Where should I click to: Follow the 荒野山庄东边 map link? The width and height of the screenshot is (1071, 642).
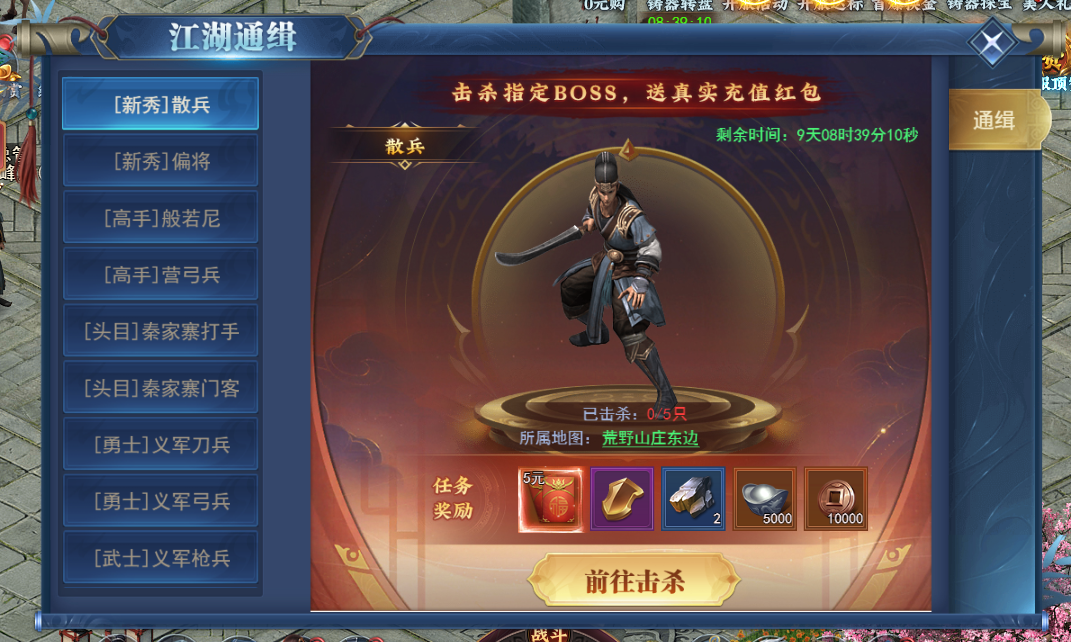tap(650, 438)
